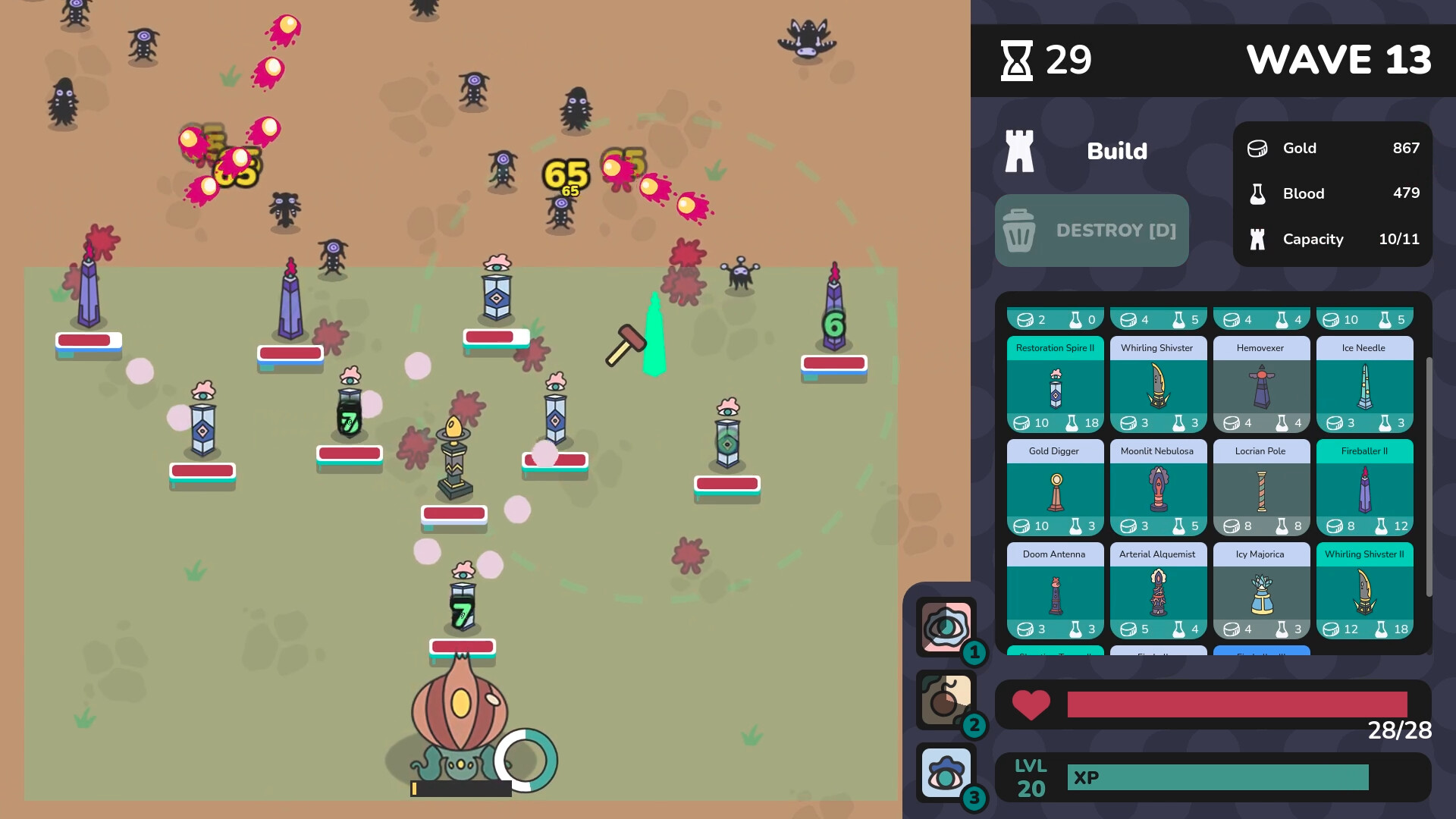Activate the eye ability in slot 1
This screenshot has width=1456, height=819.
tap(946, 628)
